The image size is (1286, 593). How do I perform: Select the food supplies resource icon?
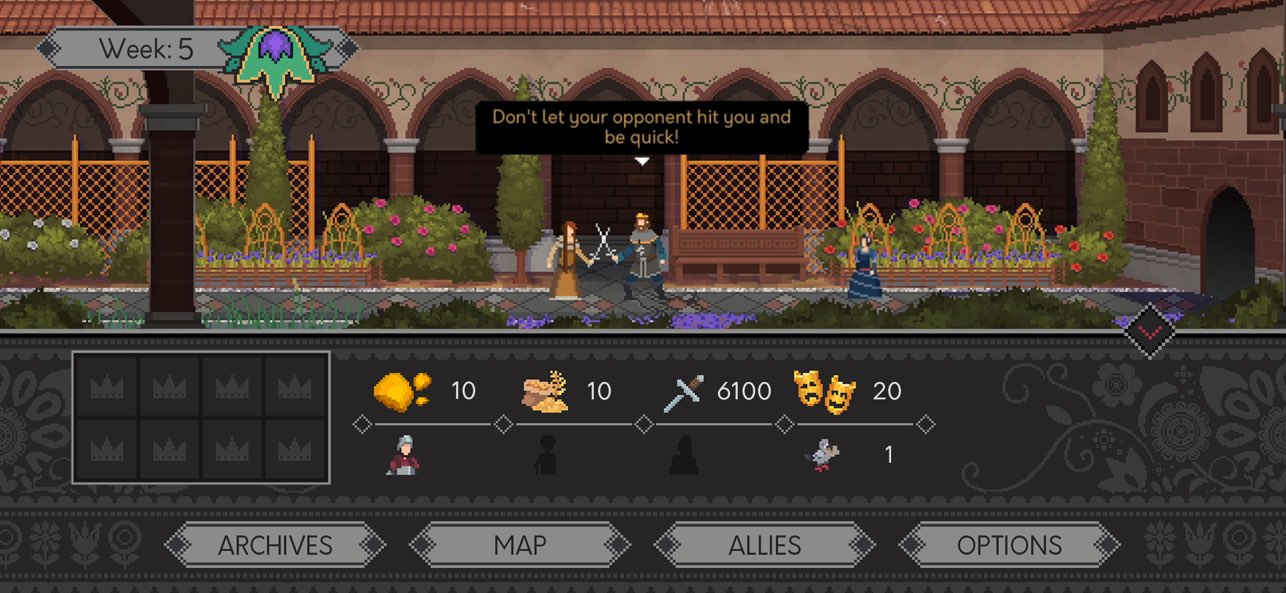coord(546,392)
